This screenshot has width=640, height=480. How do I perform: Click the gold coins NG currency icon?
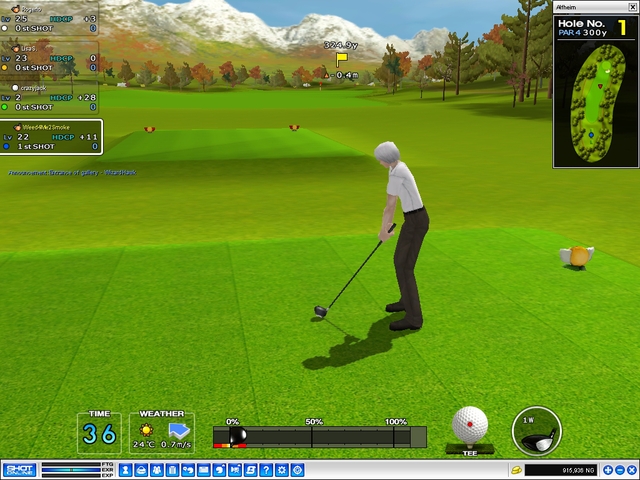click(x=516, y=470)
